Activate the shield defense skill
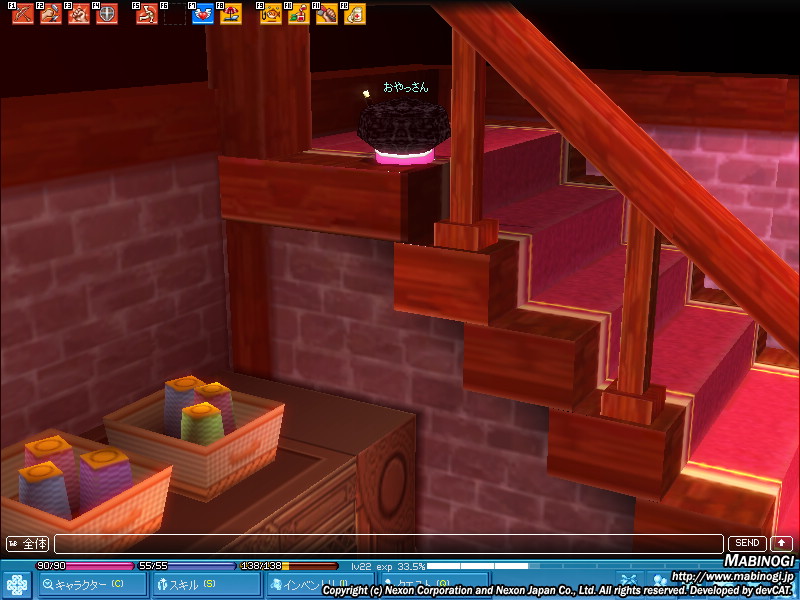This screenshot has width=800, height=600. click(106, 15)
